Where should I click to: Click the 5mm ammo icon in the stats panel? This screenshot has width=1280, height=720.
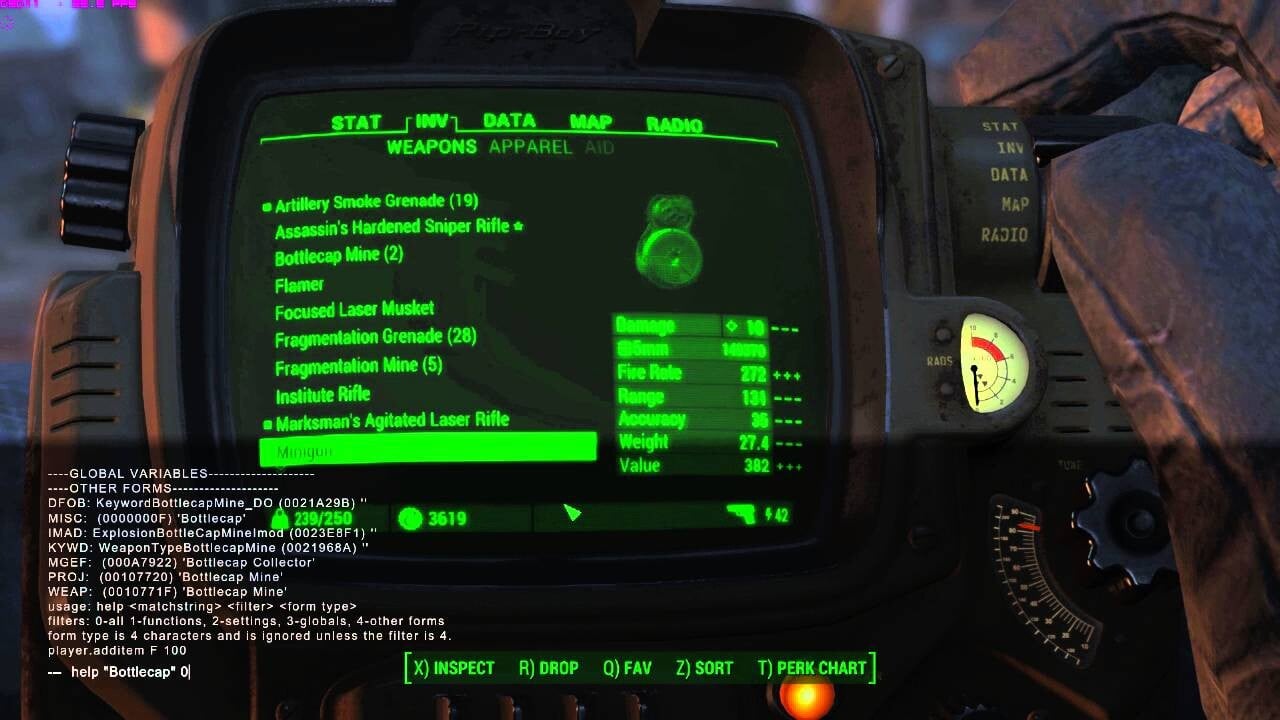point(625,350)
